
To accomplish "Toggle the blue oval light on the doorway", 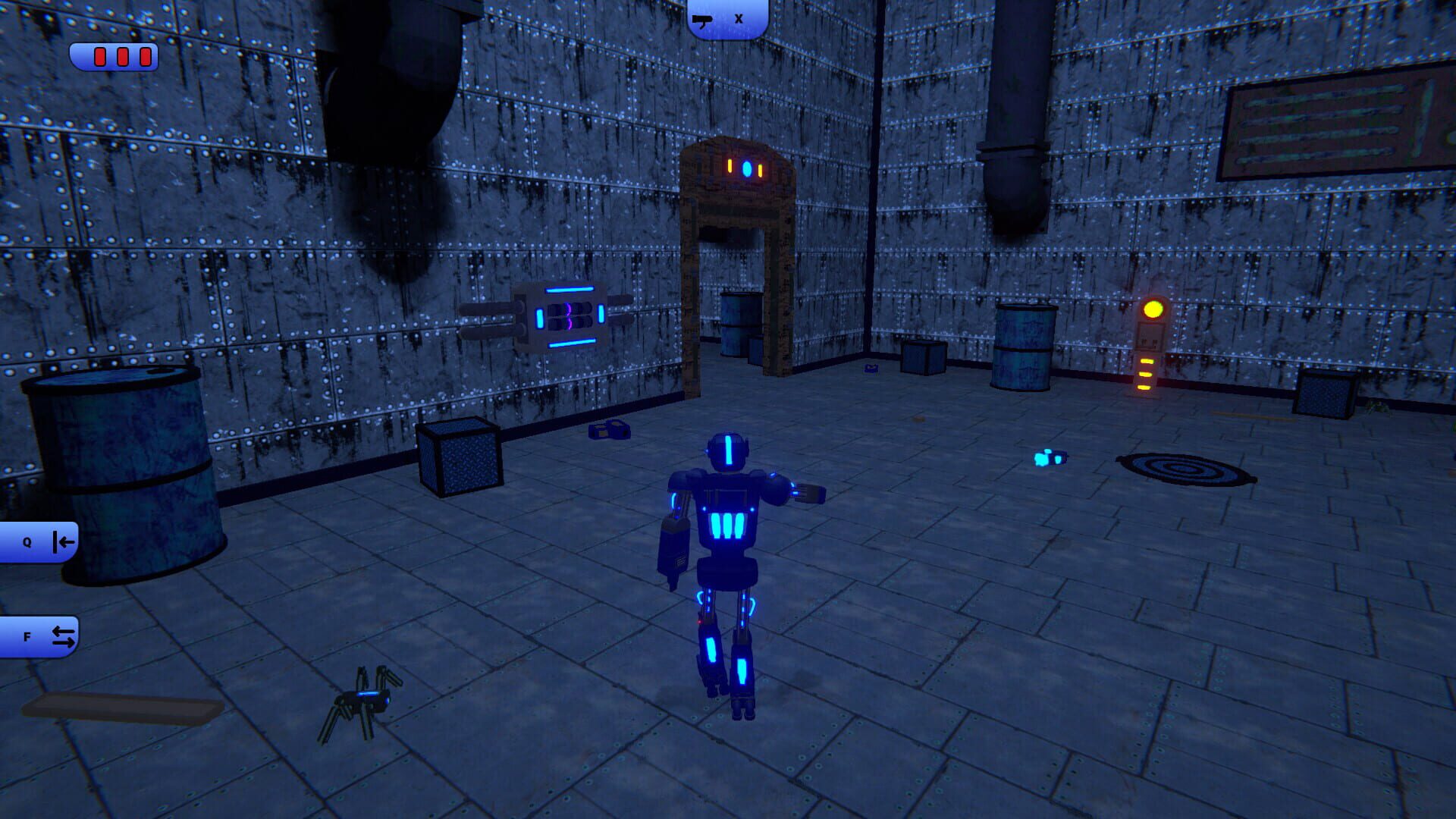I will (x=747, y=168).
